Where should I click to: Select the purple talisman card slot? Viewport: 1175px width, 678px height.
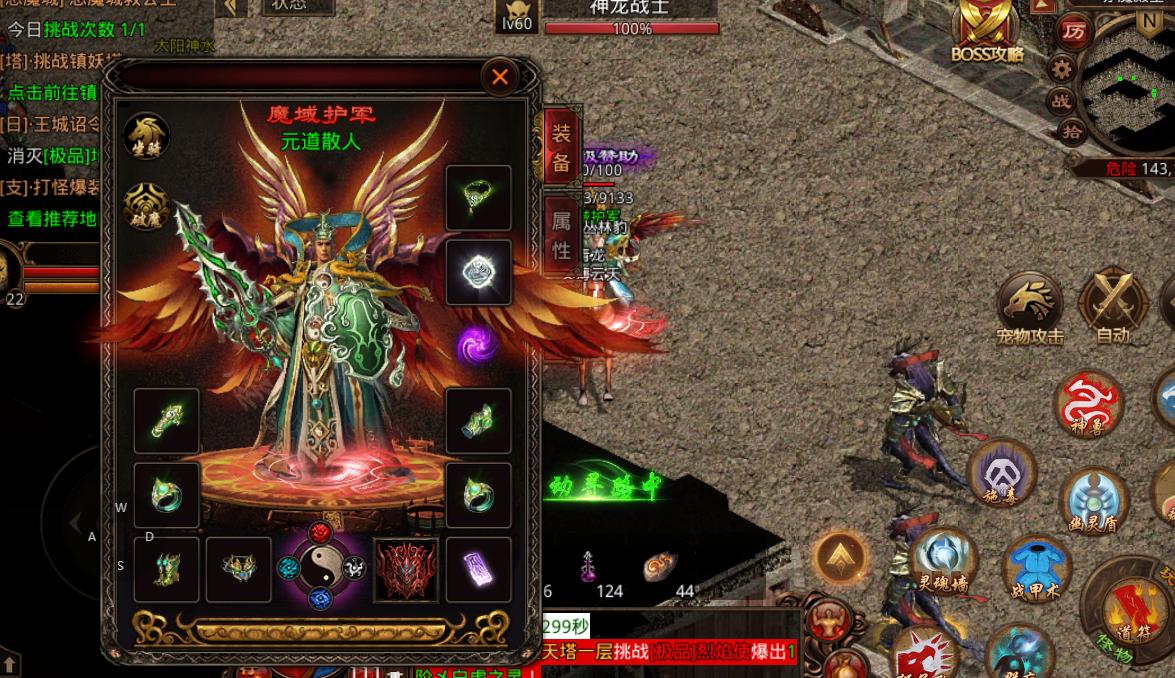coord(478,569)
